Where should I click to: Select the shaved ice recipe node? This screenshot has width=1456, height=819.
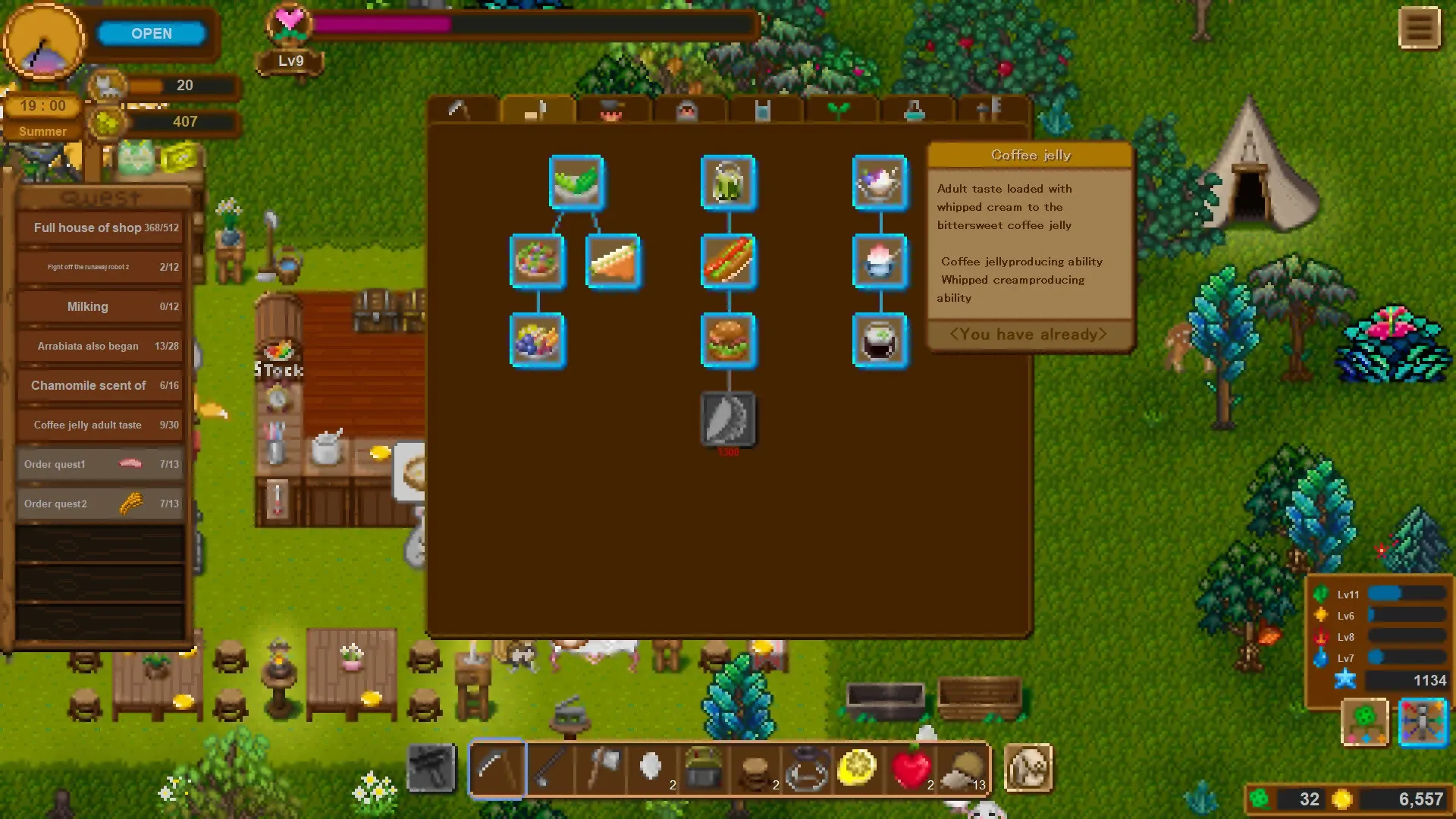[x=880, y=262]
